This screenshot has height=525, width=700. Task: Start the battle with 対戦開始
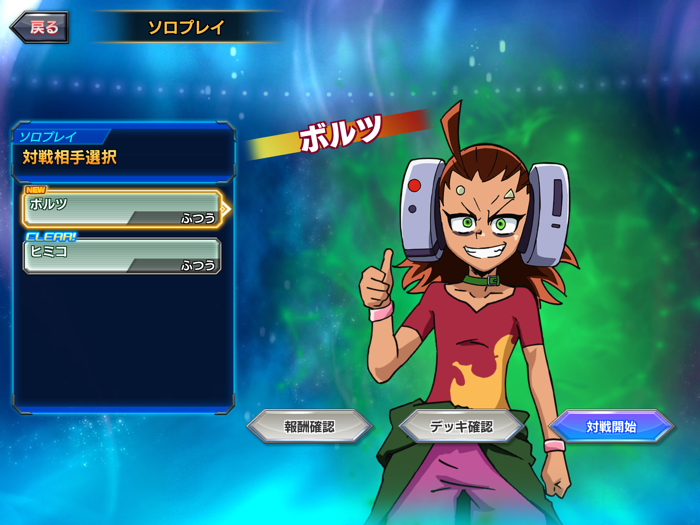[x=611, y=427]
